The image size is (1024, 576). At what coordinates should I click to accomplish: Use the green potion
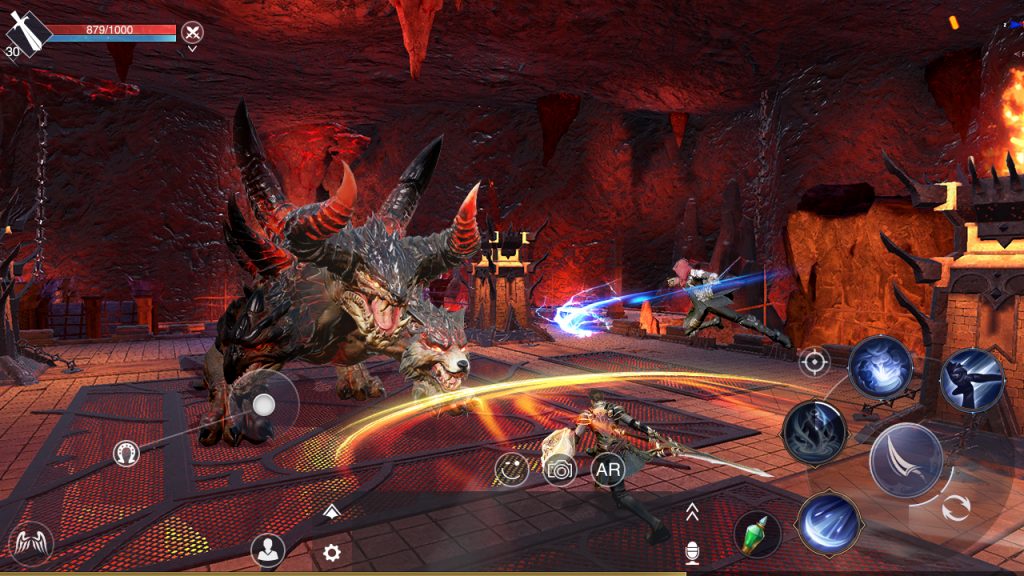click(x=757, y=535)
